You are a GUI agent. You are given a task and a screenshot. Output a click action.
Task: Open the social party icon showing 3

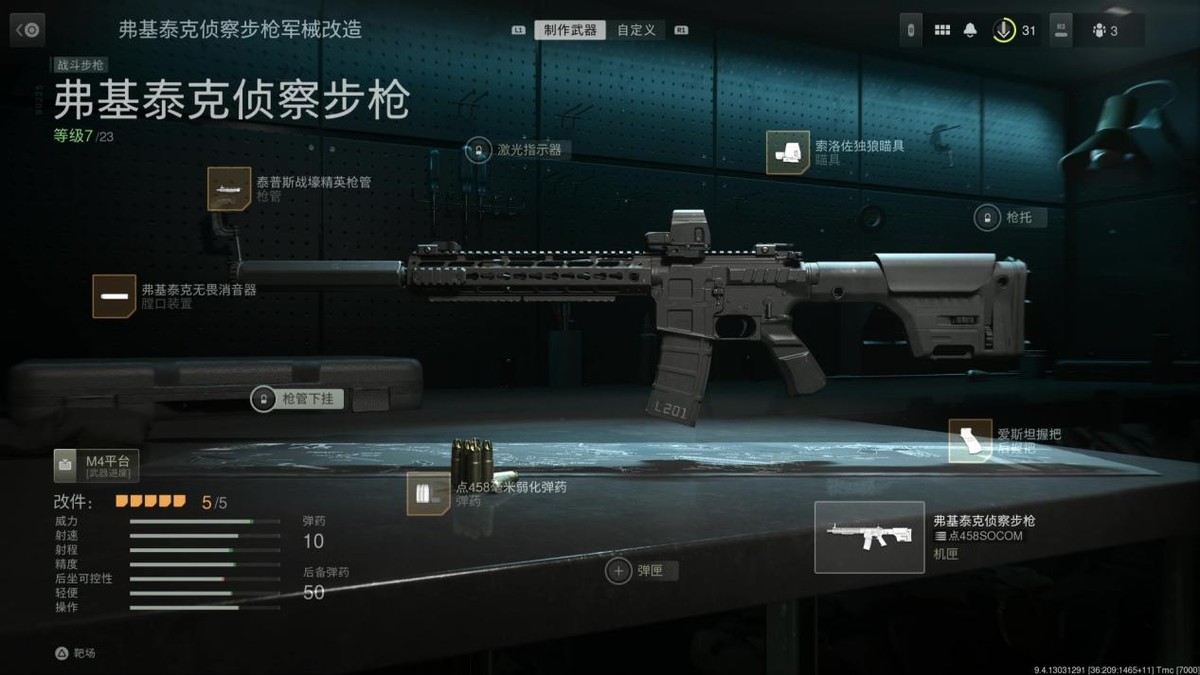(x=1105, y=30)
